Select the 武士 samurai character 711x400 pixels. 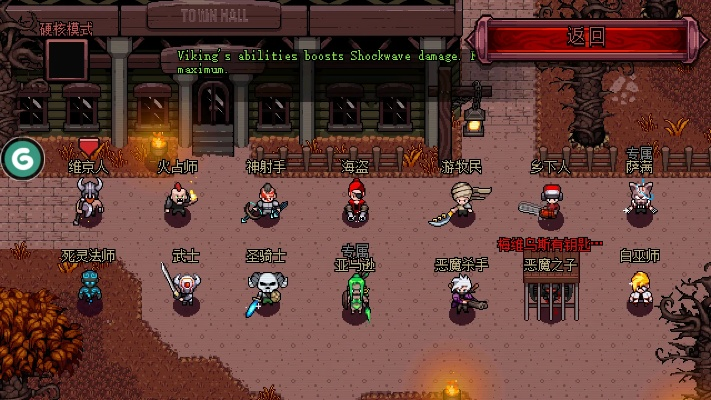point(184,288)
